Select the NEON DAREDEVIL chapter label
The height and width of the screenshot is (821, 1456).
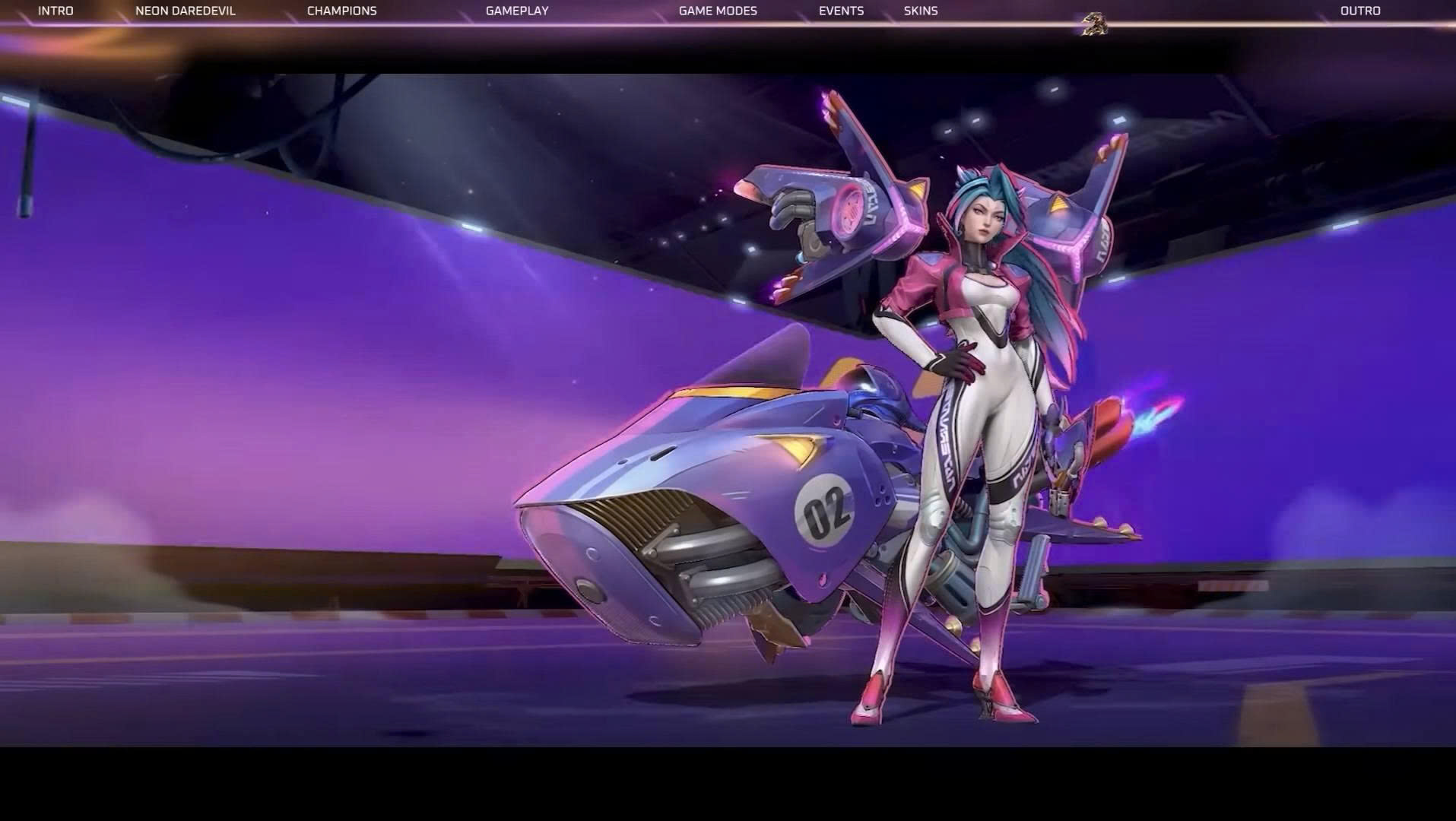pos(186,11)
